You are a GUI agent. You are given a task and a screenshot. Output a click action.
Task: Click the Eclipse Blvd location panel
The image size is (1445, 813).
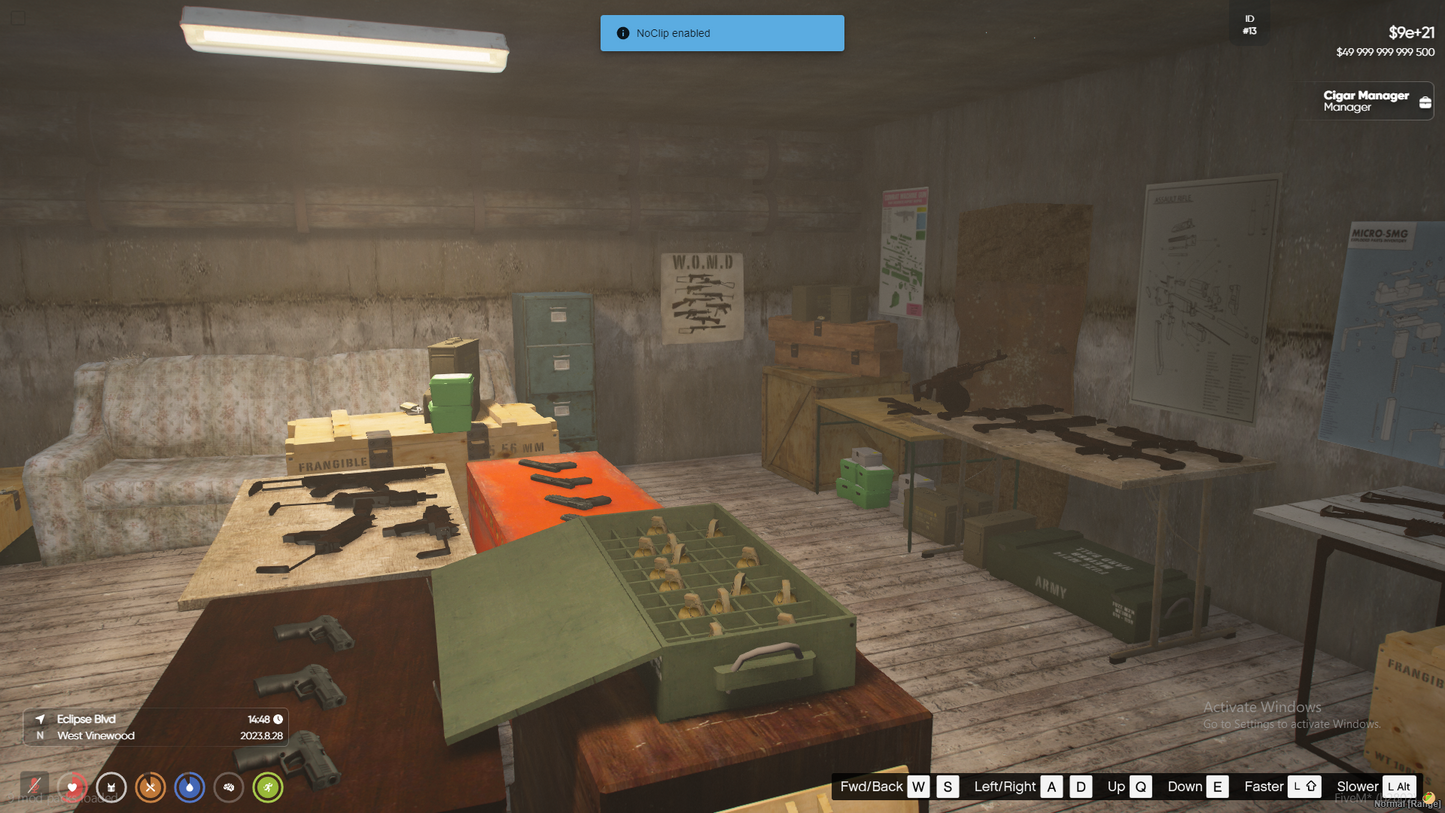[x=156, y=727]
